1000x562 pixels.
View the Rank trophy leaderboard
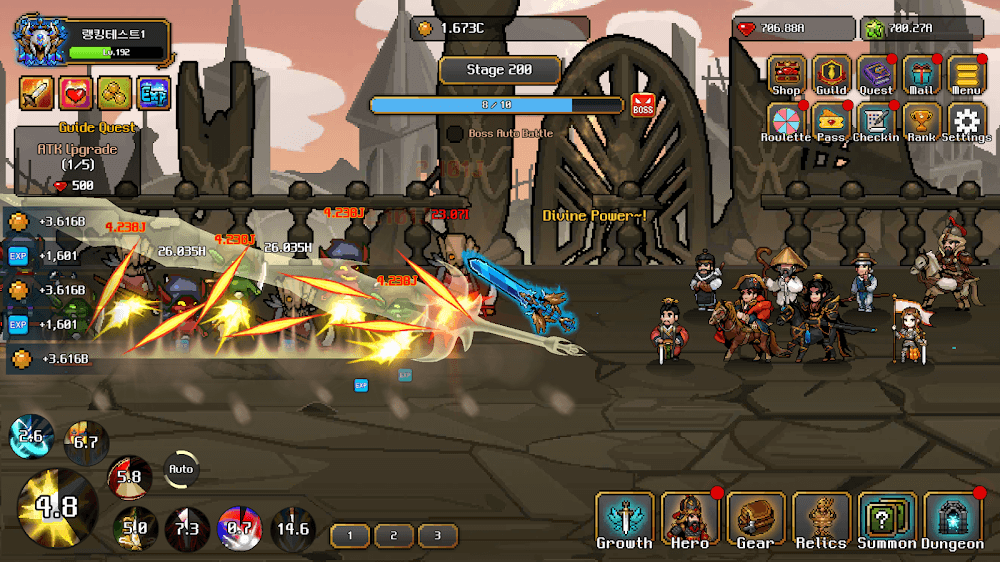pos(921,123)
